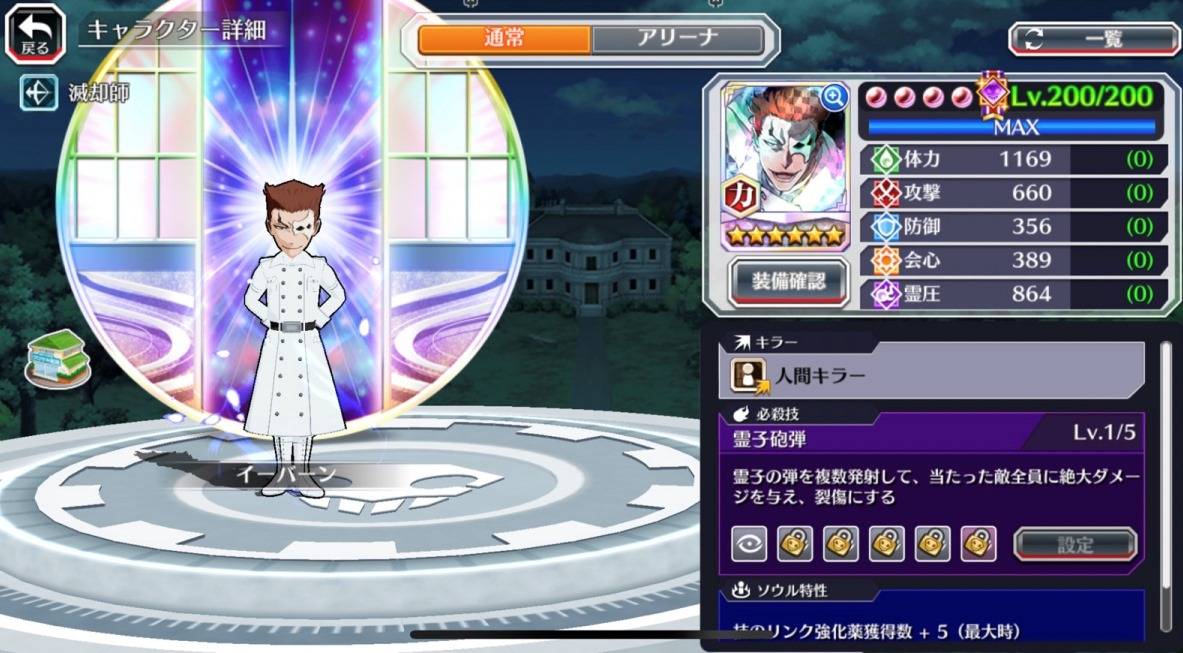Magnify the character portrait artwork

click(x=834, y=96)
